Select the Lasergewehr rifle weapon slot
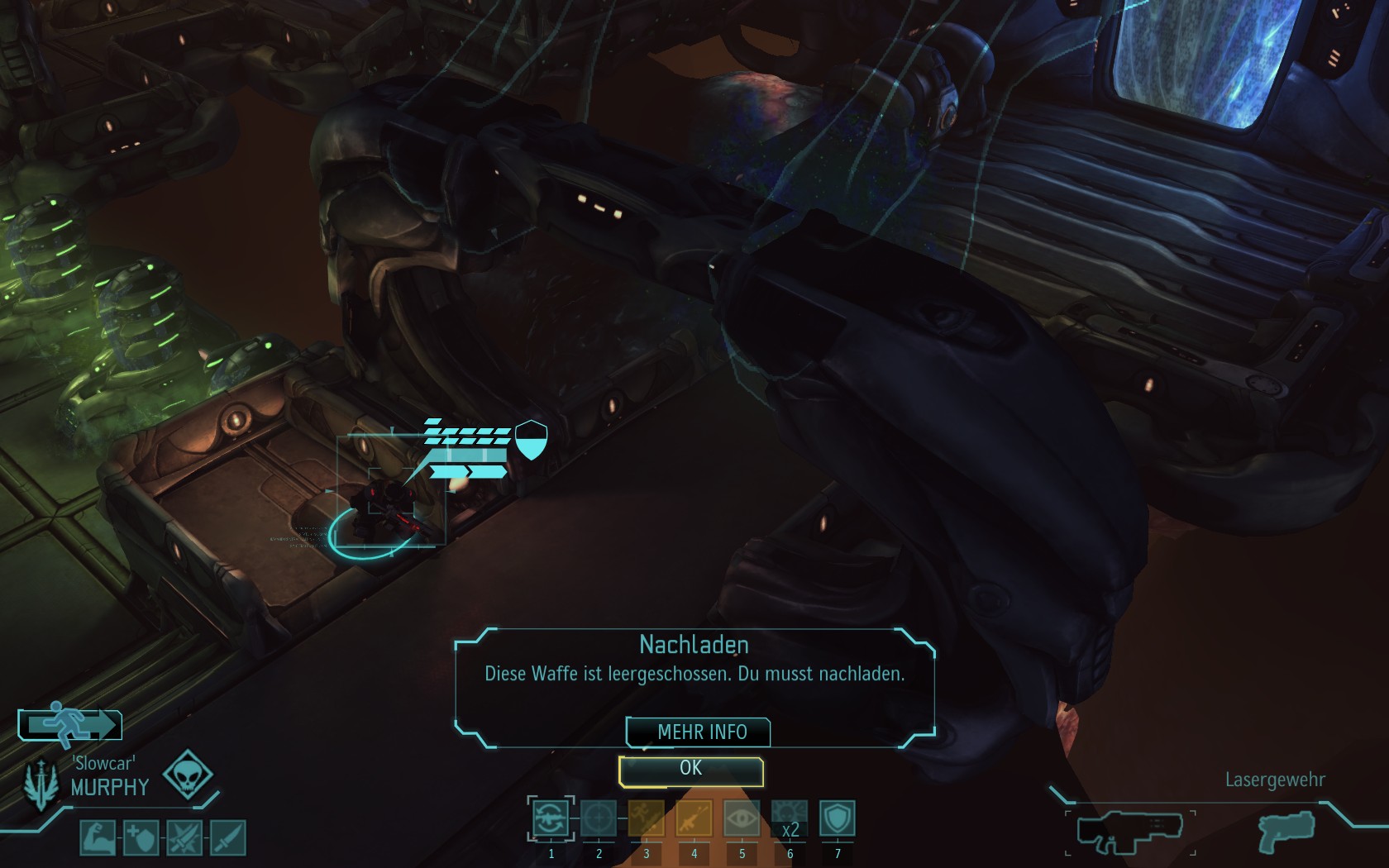The height and width of the screenshot is (868, 1389). pos(1129,832)
